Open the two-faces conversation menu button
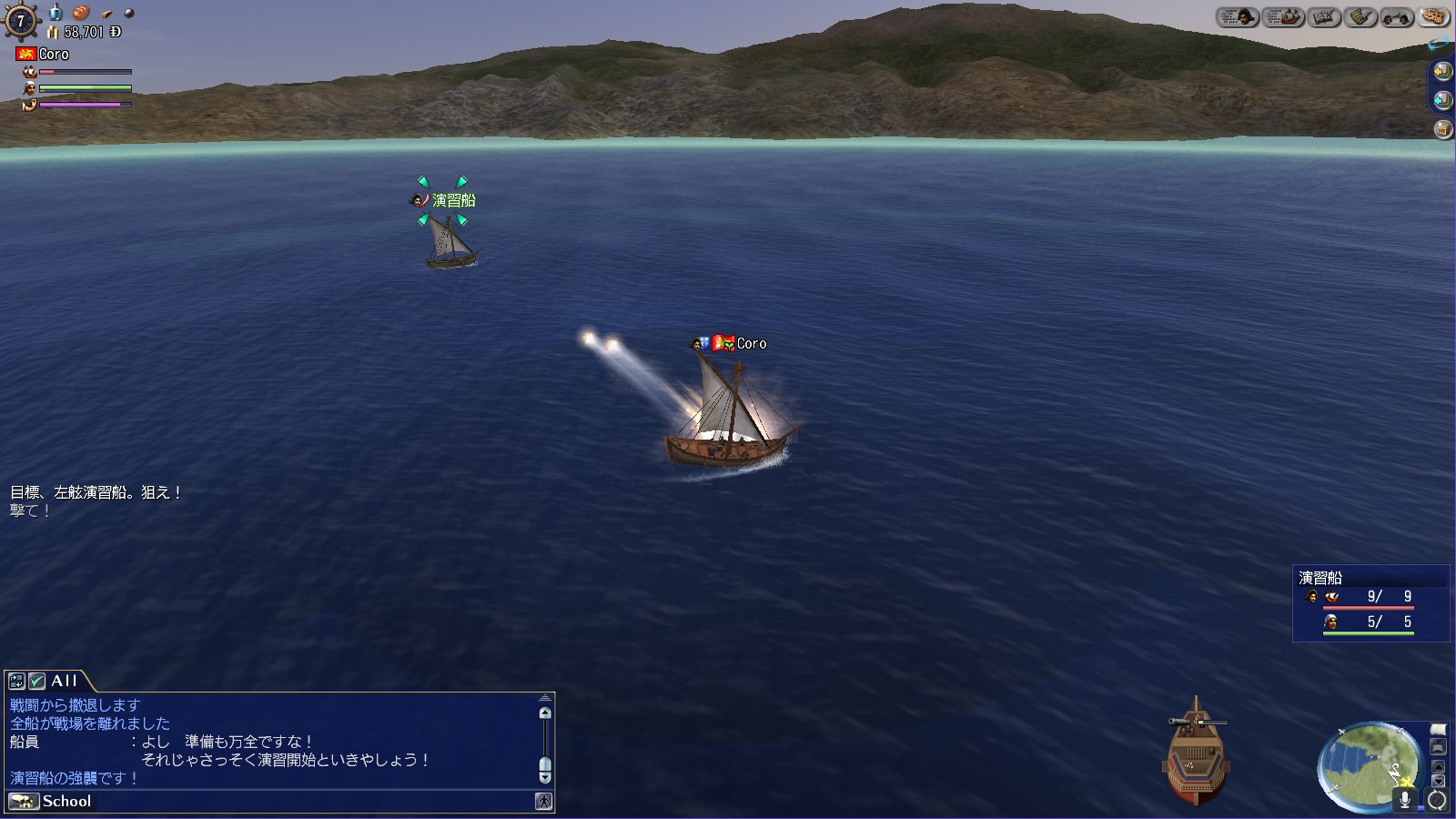 (1397, 17)
